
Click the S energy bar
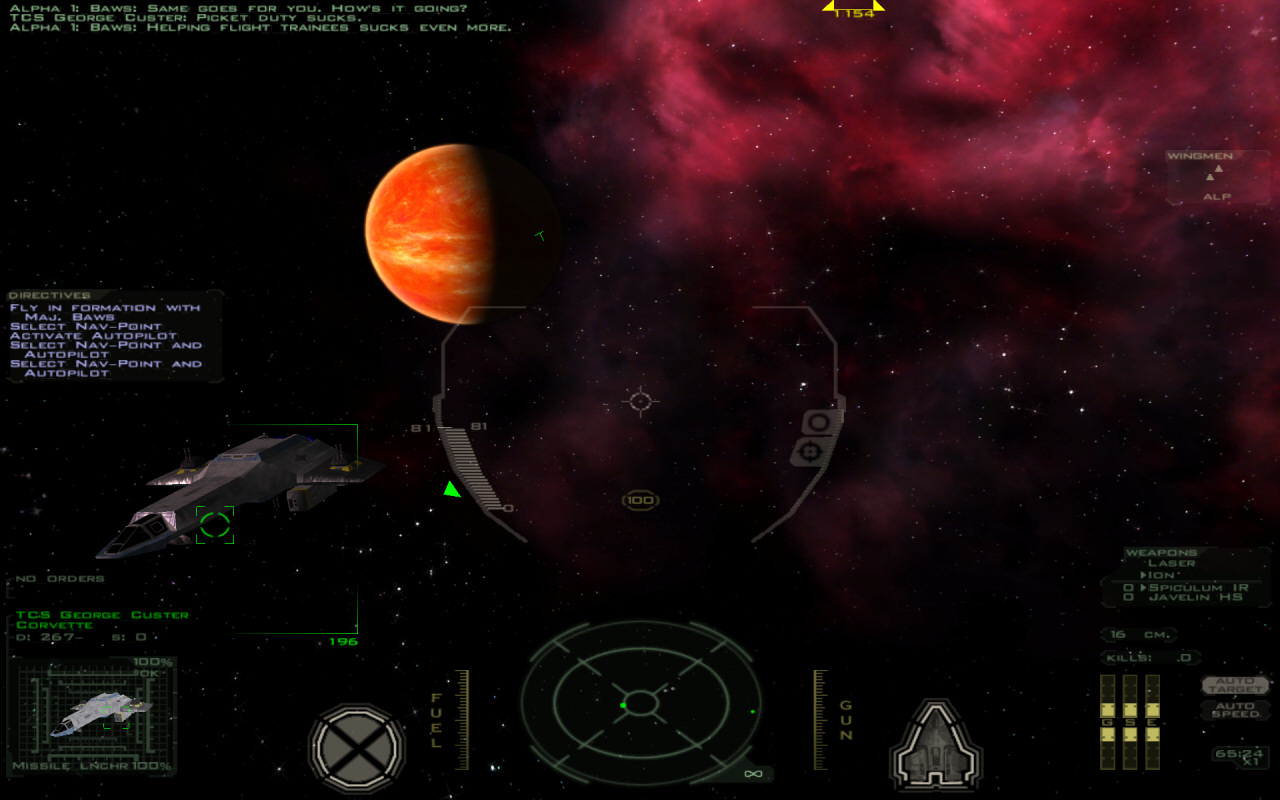(1129, 722)
